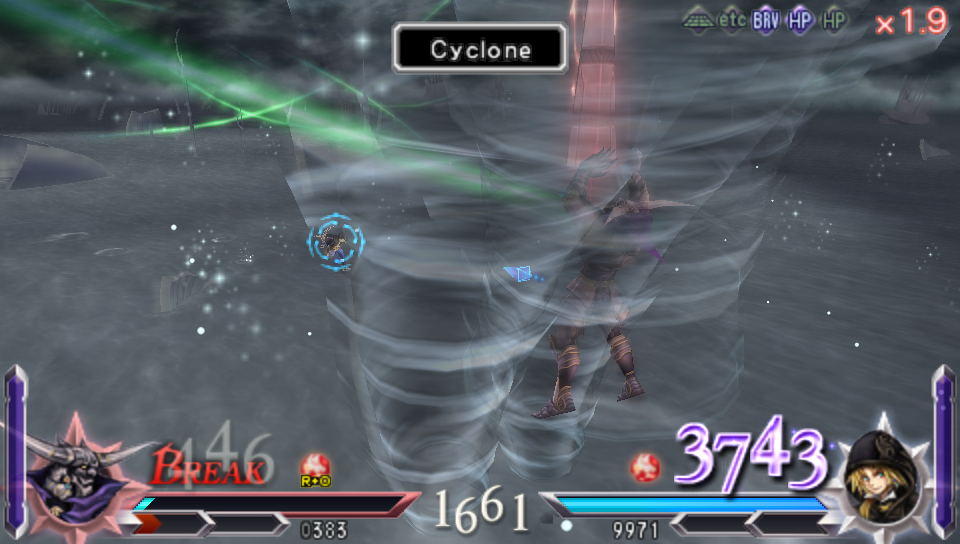
Task: Click the pyramid-shaped bonus icon
Action: (x=698, y=20)
